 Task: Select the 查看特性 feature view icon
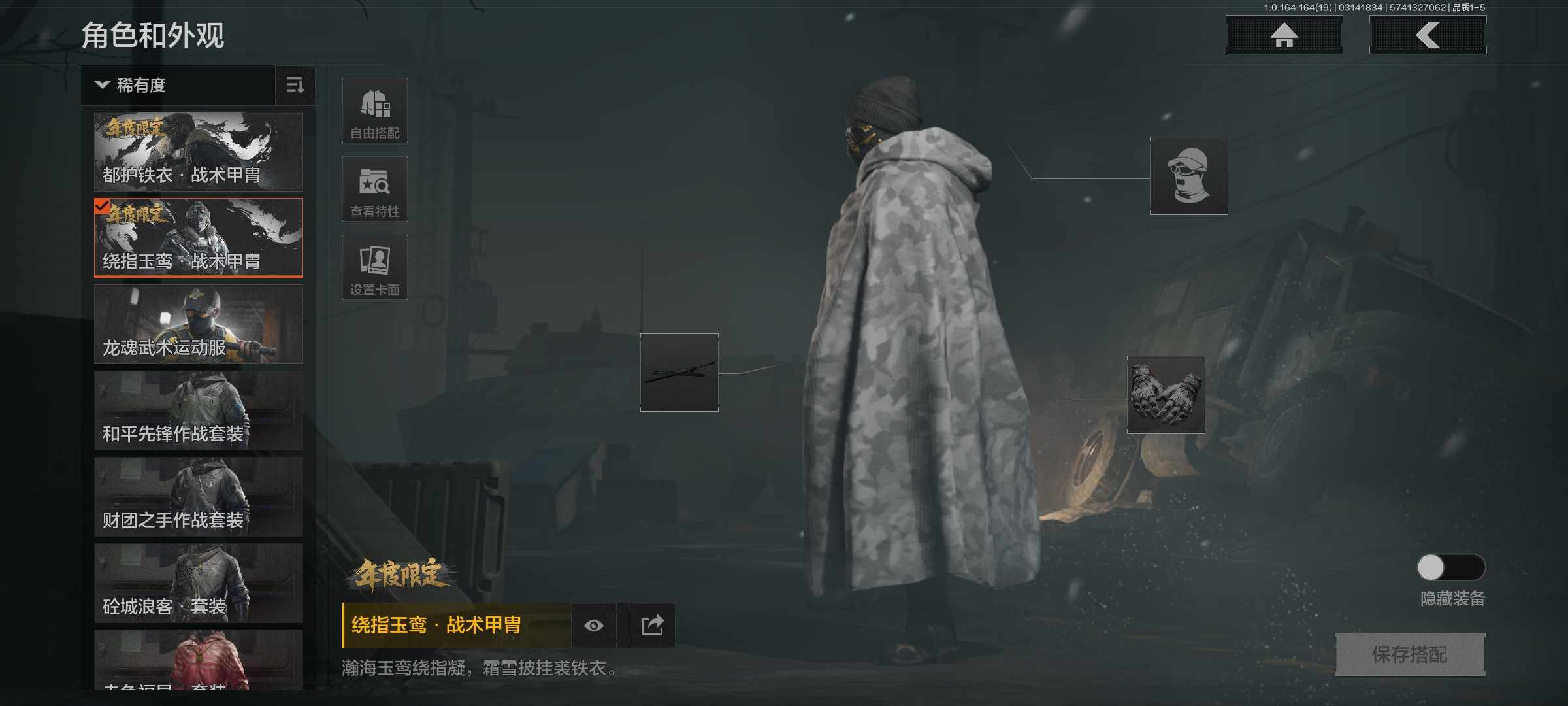coord(374,188)
